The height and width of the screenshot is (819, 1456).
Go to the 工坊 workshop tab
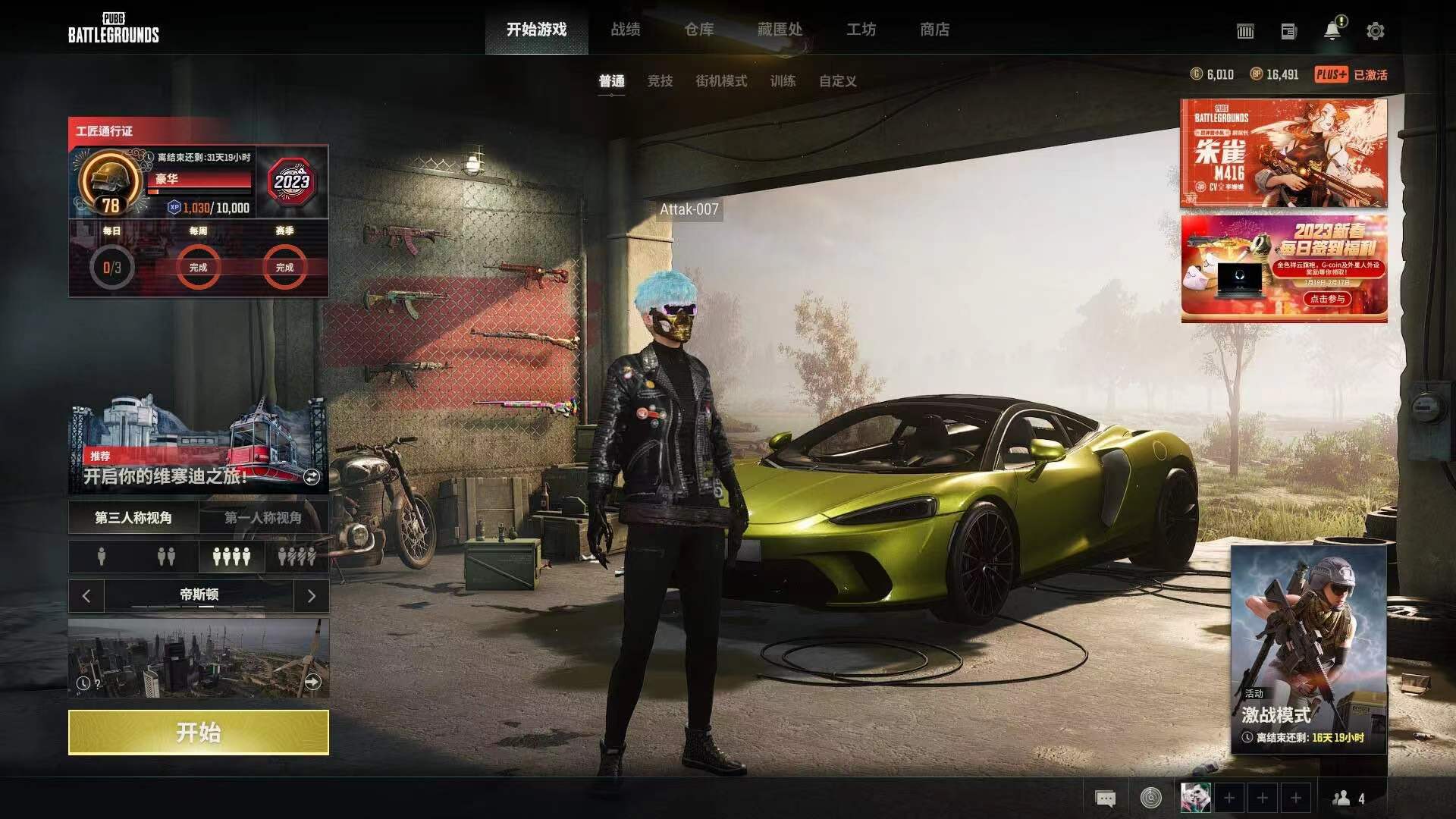(861, 30)
